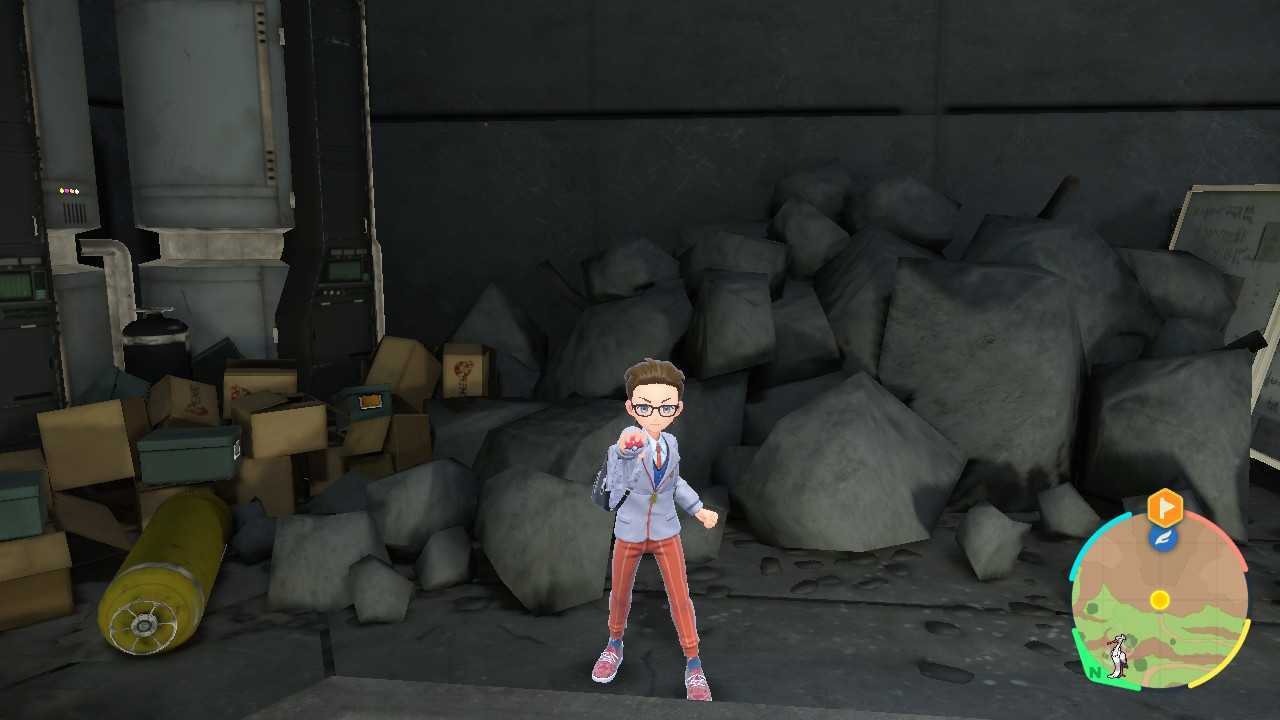Click the white Koraidon icon on the minimap
1280x720 pixels.
[x=1117, y=654]
